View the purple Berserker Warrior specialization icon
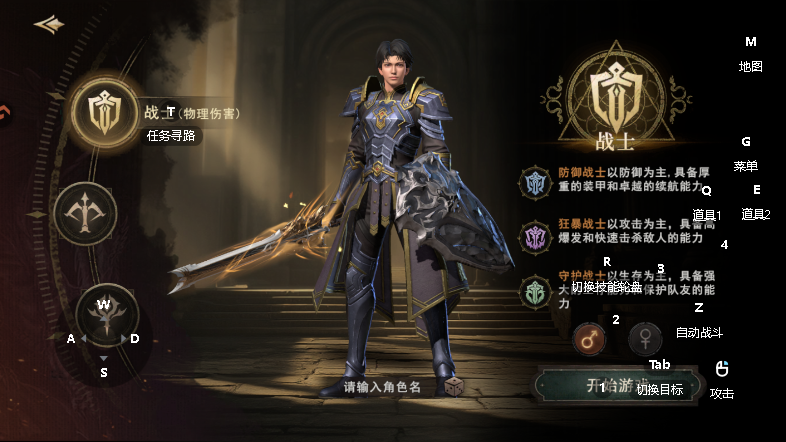The width and height of the screenshot is (786, 442). coord(535,237)
